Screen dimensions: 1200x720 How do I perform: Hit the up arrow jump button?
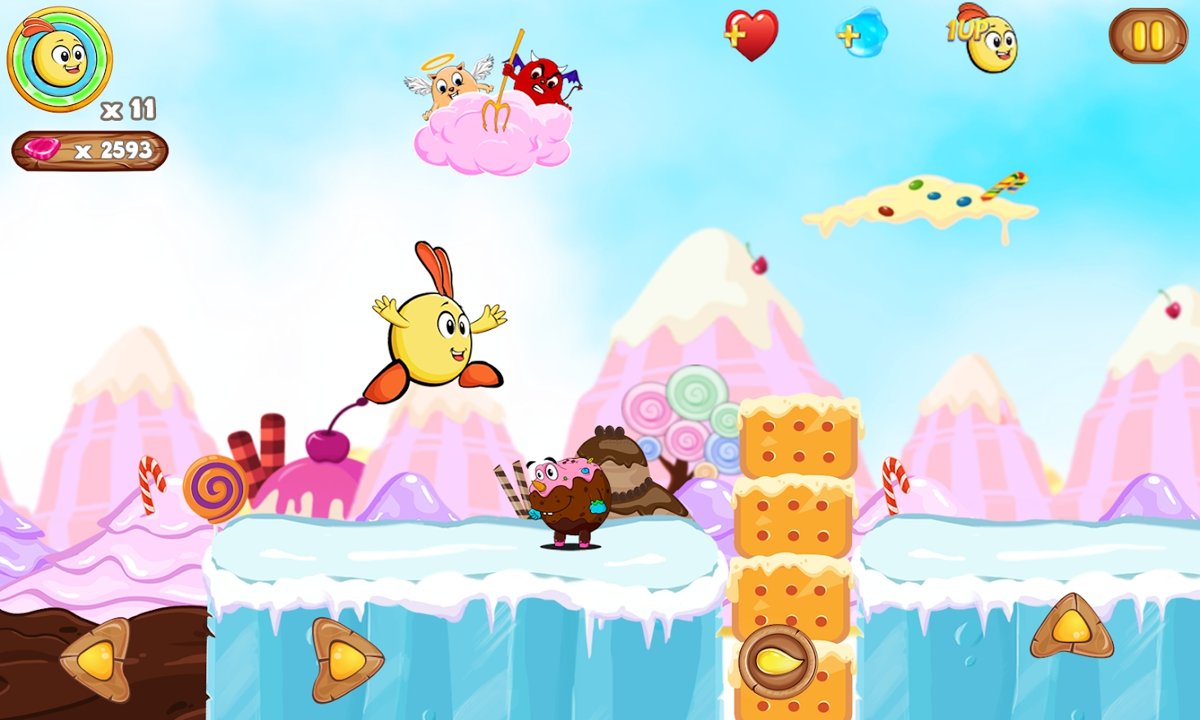[1071, 626]
